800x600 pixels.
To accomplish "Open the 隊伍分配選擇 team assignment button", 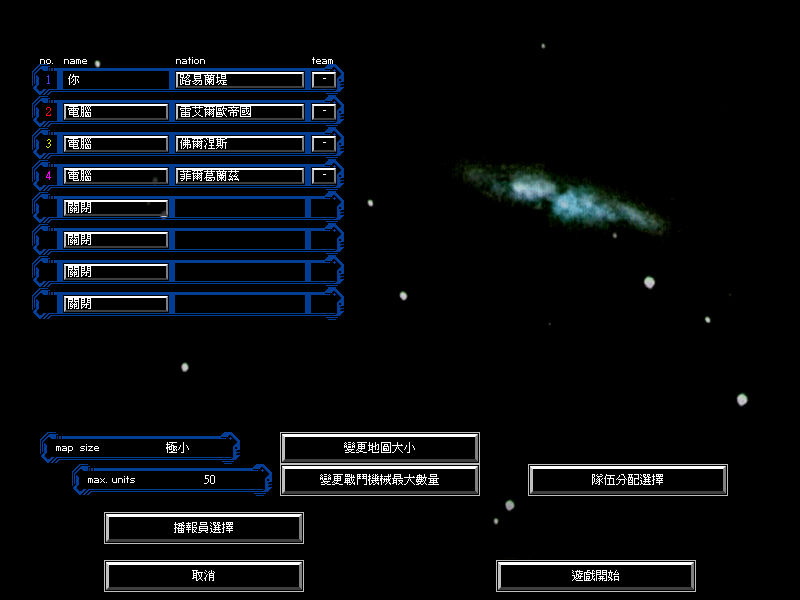I will 628,480.
